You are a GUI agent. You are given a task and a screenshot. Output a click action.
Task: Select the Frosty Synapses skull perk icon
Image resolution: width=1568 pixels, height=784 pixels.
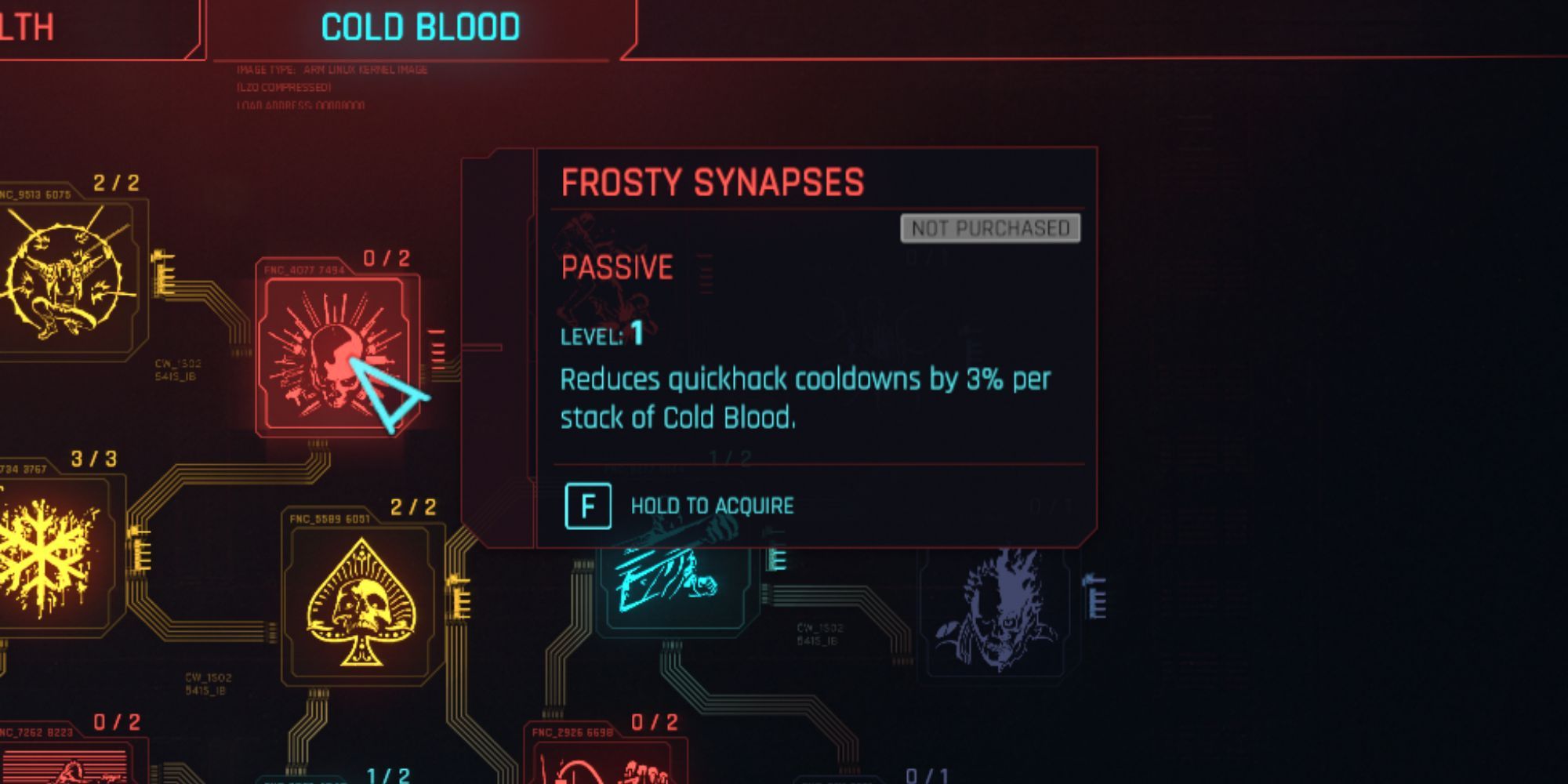click(337, 357)
